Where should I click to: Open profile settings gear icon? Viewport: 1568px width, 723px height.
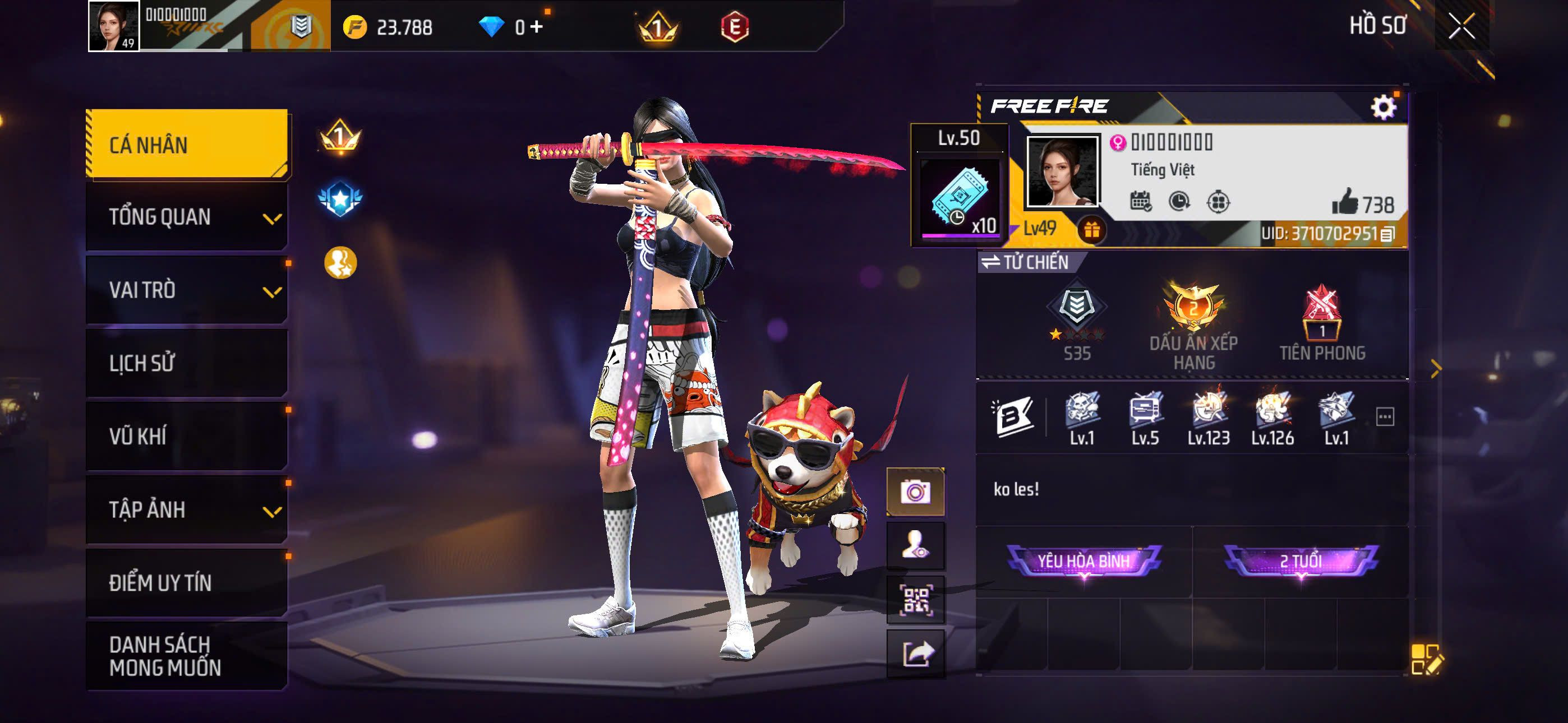tap(1383, 107)
